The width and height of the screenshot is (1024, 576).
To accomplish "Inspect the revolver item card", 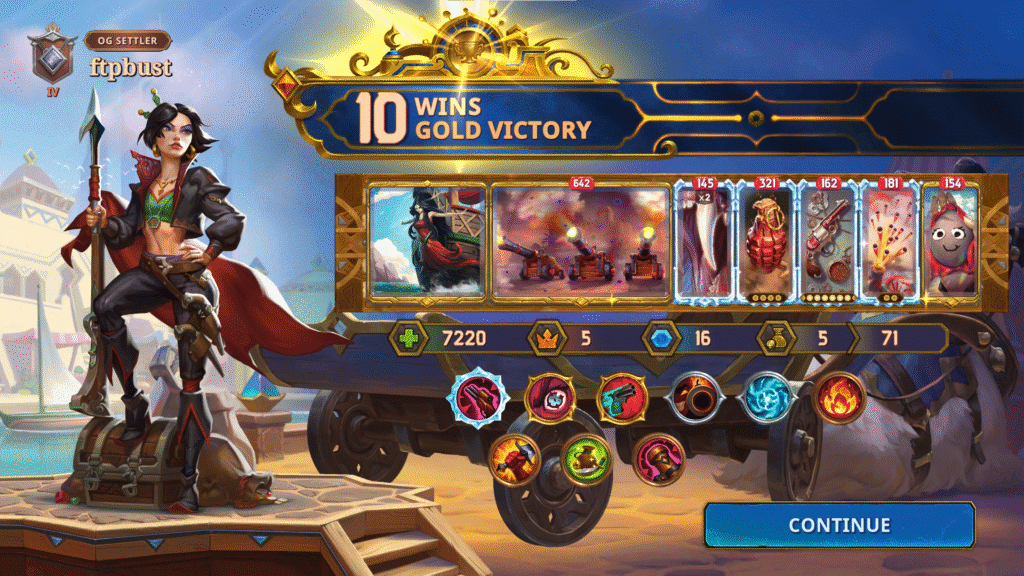I will coord(827,242).
